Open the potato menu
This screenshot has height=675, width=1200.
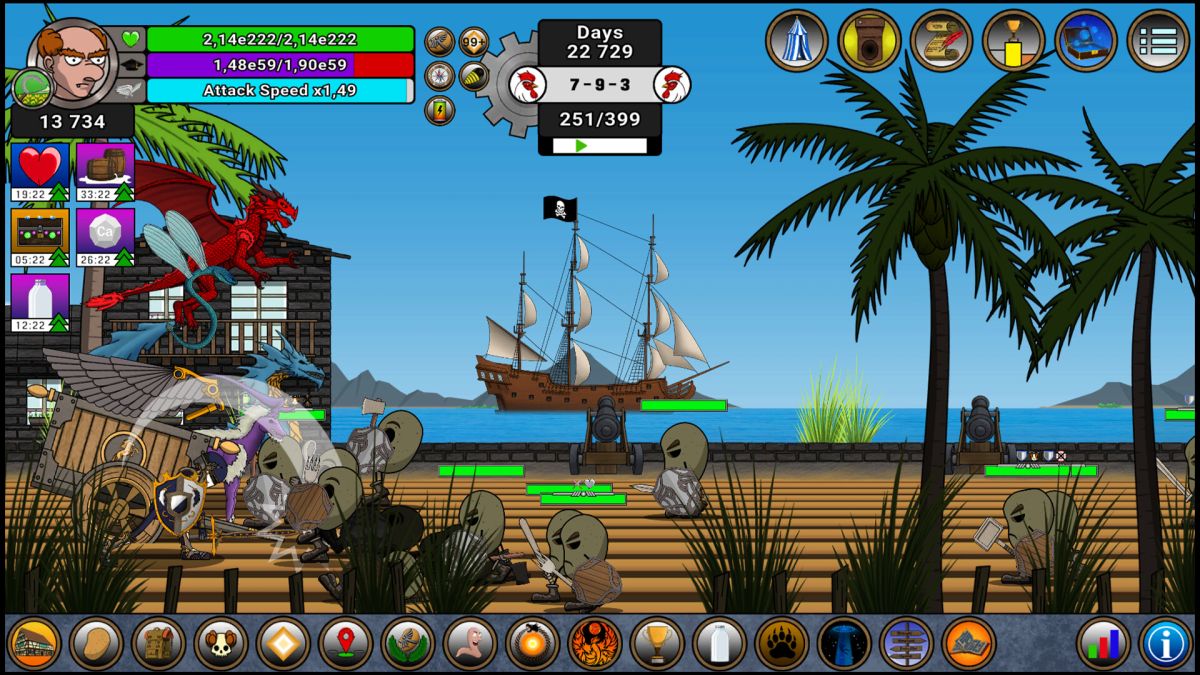96,643
